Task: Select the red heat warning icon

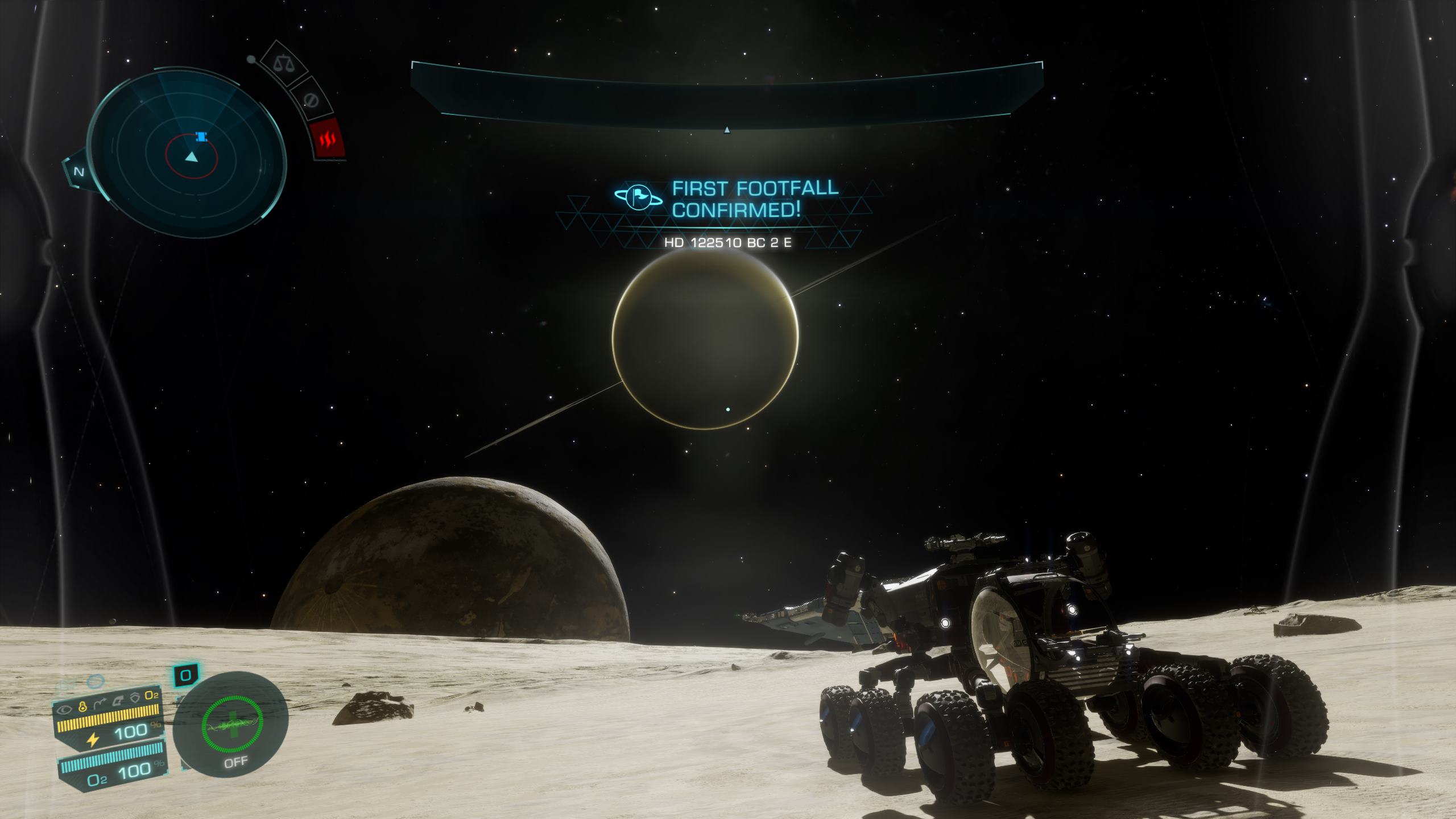Action: click(x=329, y=139)
